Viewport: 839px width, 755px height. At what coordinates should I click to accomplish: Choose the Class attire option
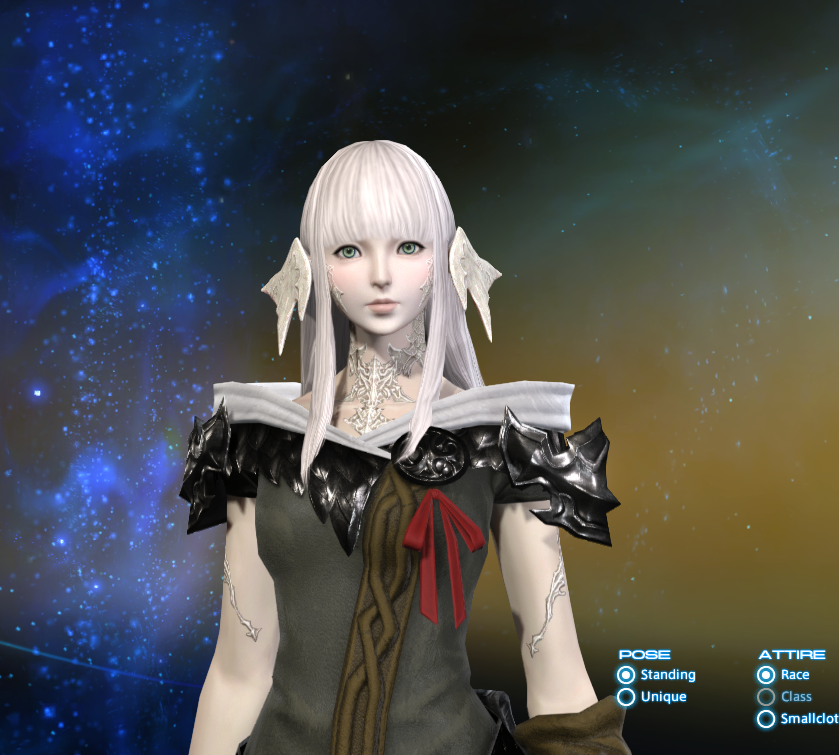[766, 697]
